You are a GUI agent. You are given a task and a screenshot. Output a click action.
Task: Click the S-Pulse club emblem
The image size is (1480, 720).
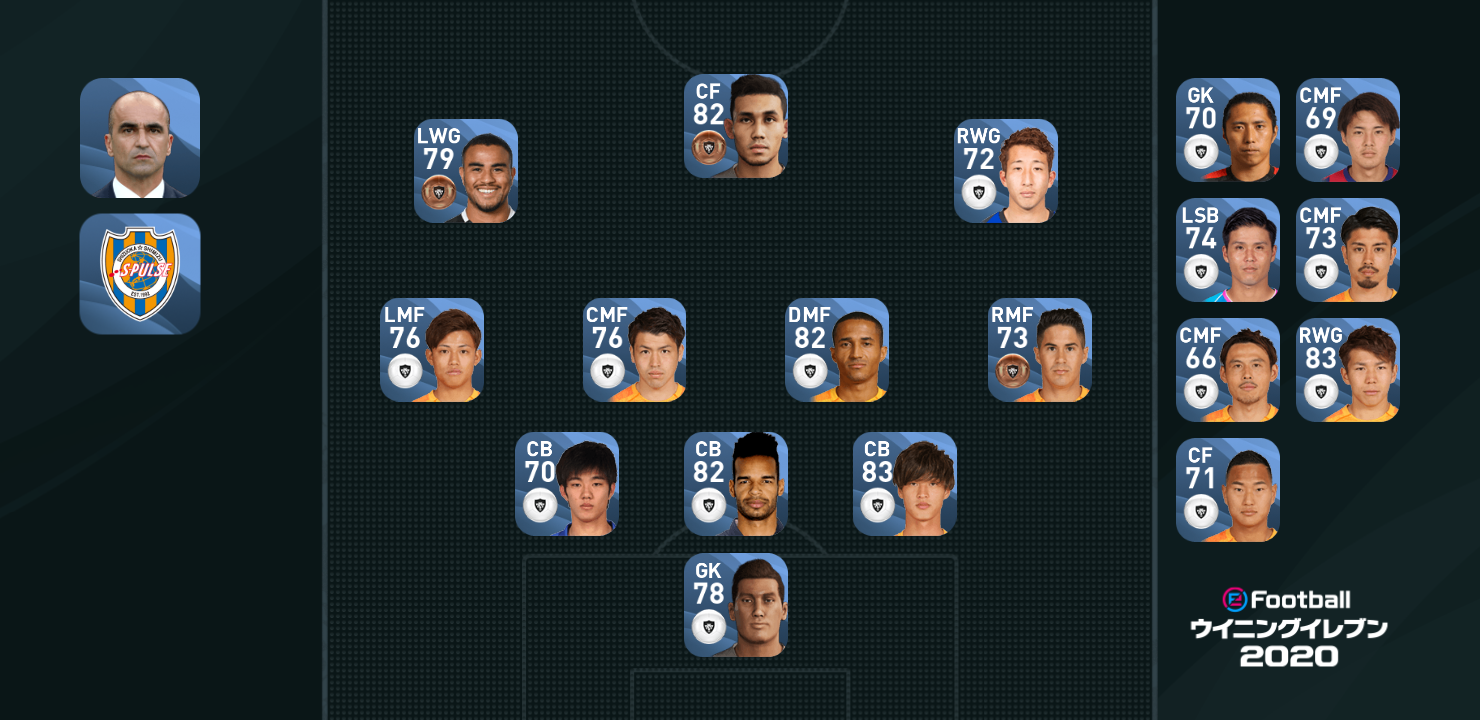[140, 274]
